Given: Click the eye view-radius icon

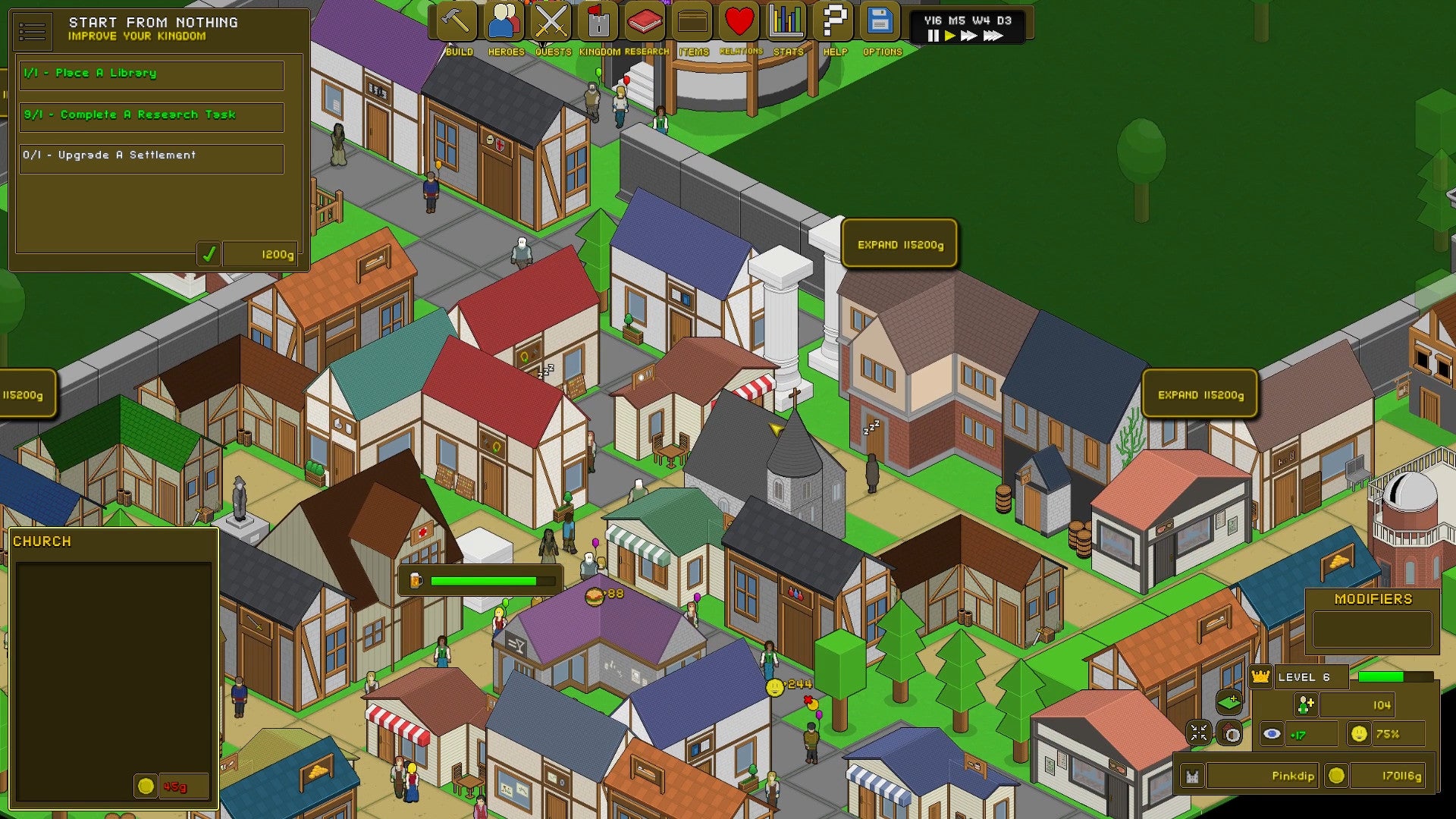Looking at the screenshot, I should click(1272, 734).
